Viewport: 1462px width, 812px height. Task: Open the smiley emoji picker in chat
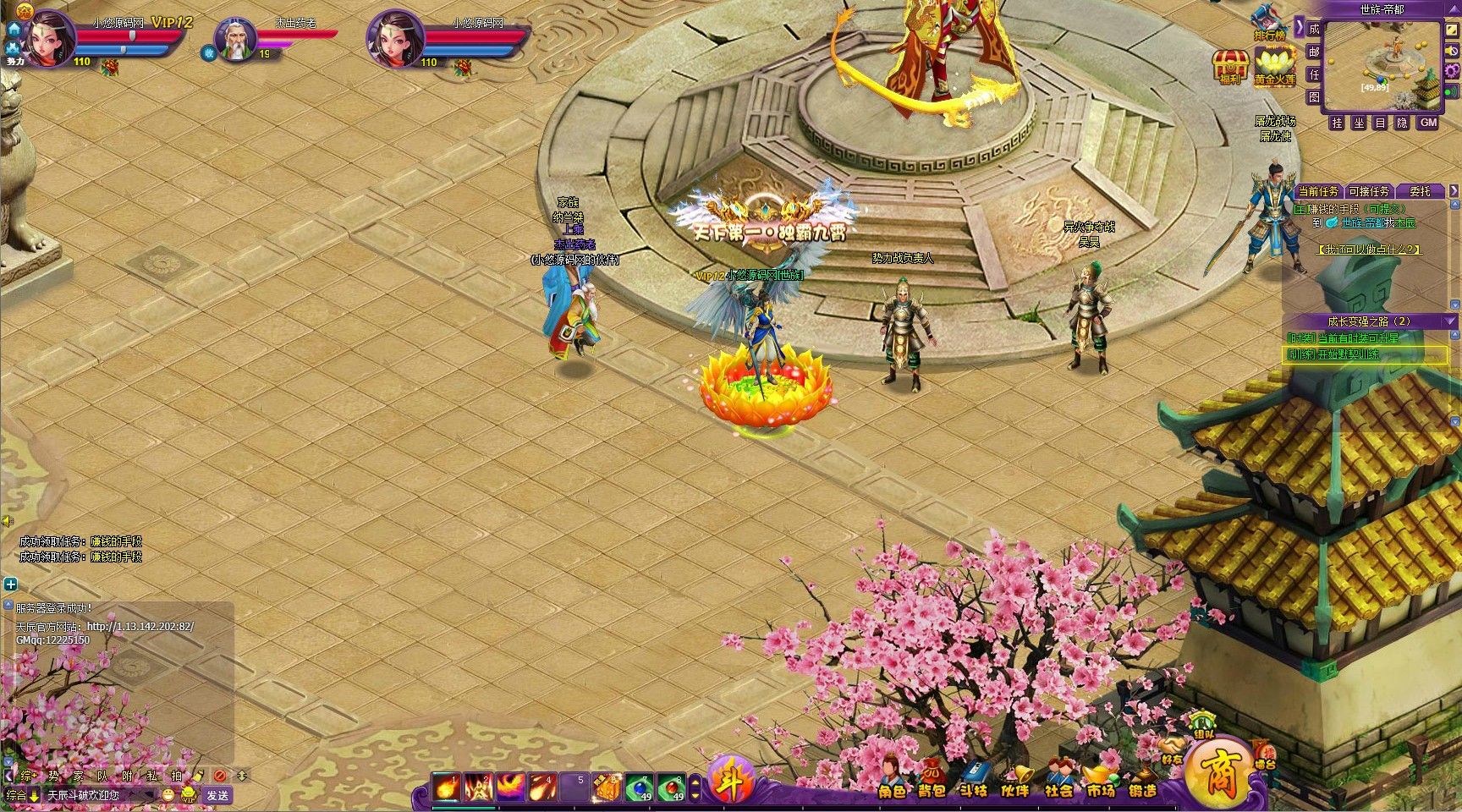tap(168, 795)
